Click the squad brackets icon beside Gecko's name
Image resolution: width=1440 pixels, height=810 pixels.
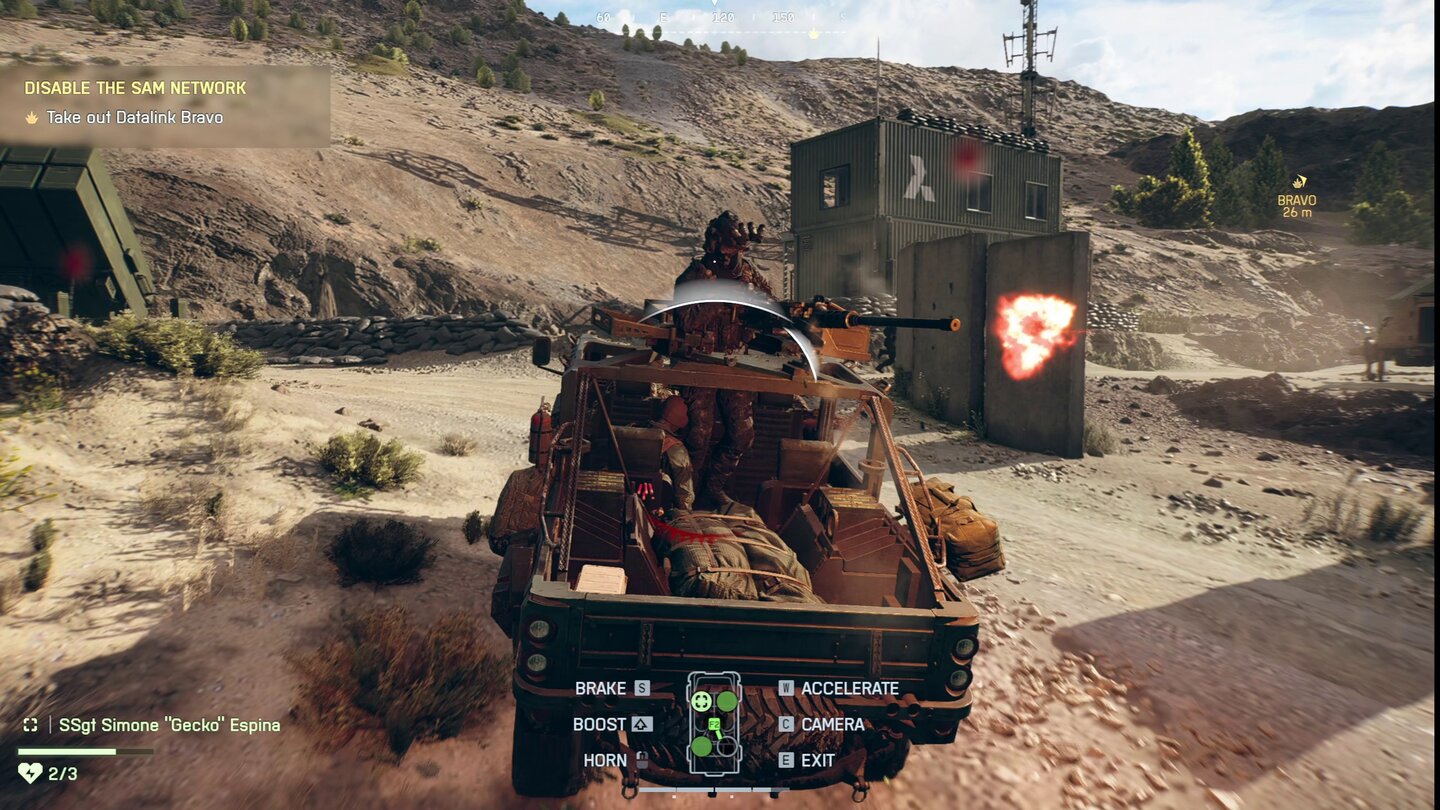30,726
